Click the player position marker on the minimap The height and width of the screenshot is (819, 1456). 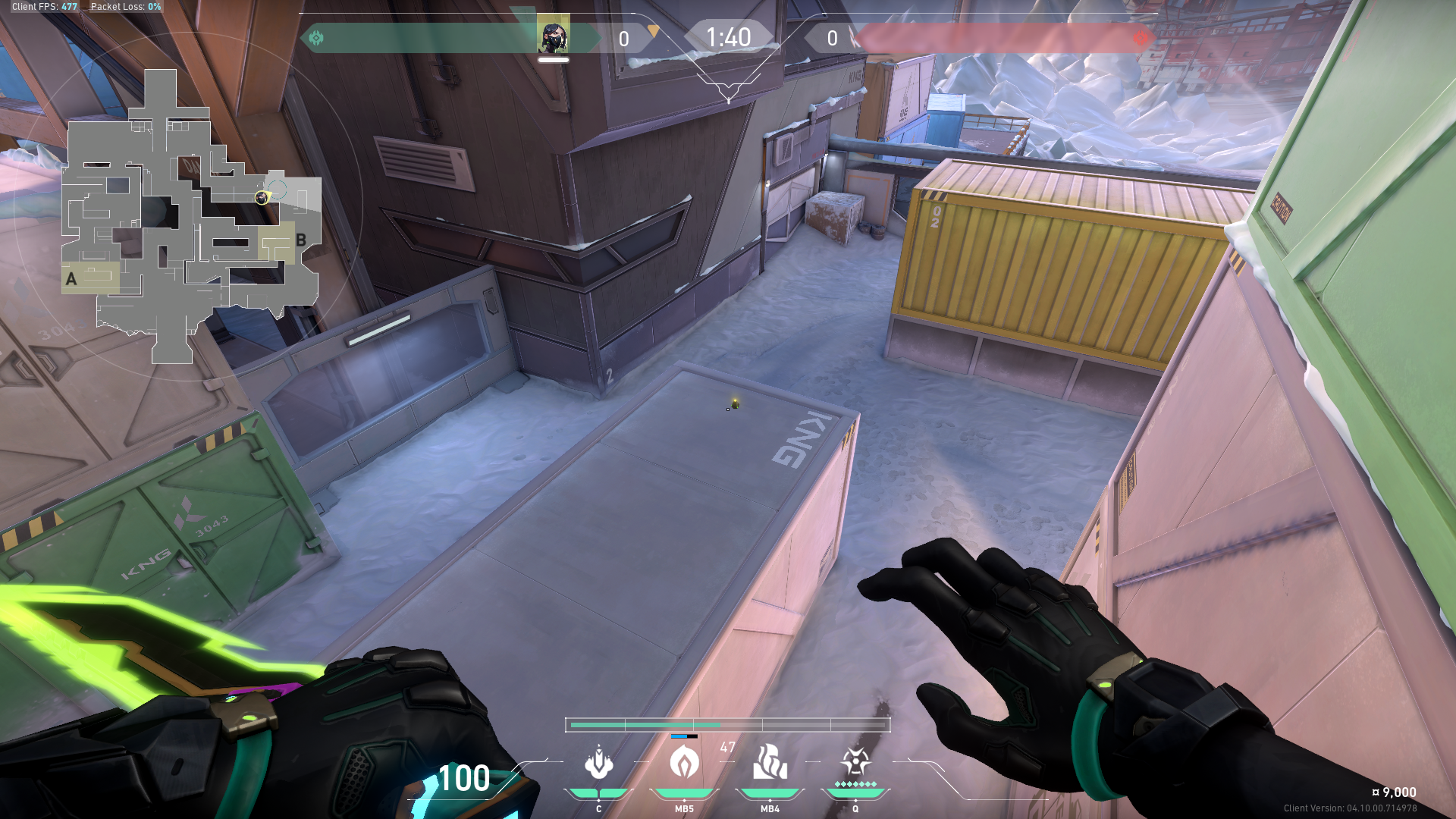pyautogui.click(x=262, y=198)
